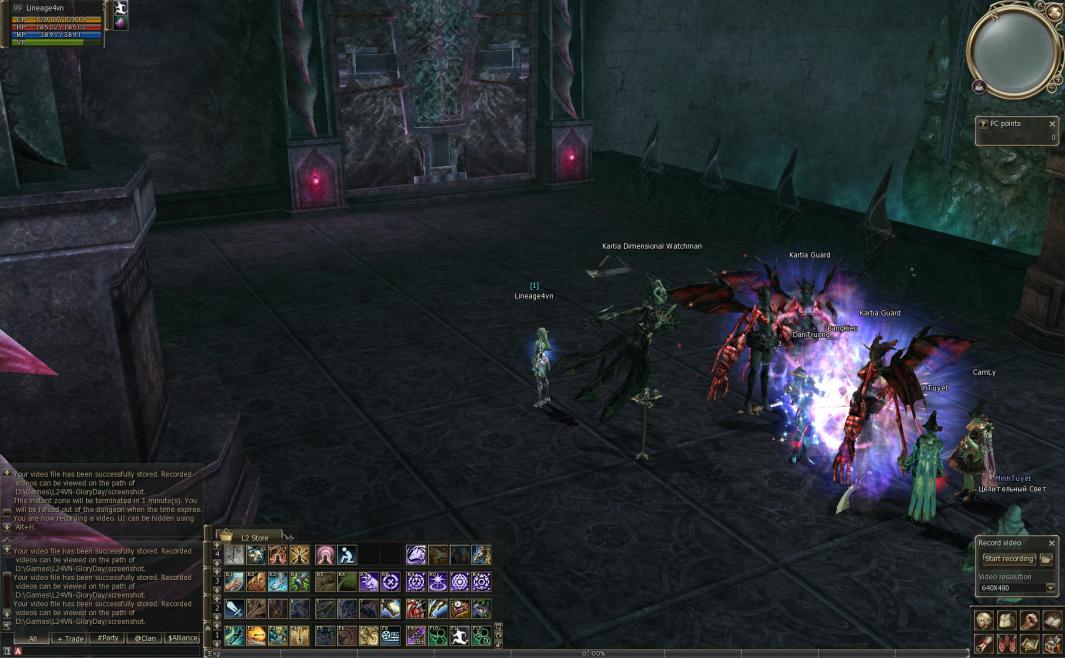Viewport: 1065px width, 658px height.
Task: Switch chat to the Party tab
Action: (108, 637)
